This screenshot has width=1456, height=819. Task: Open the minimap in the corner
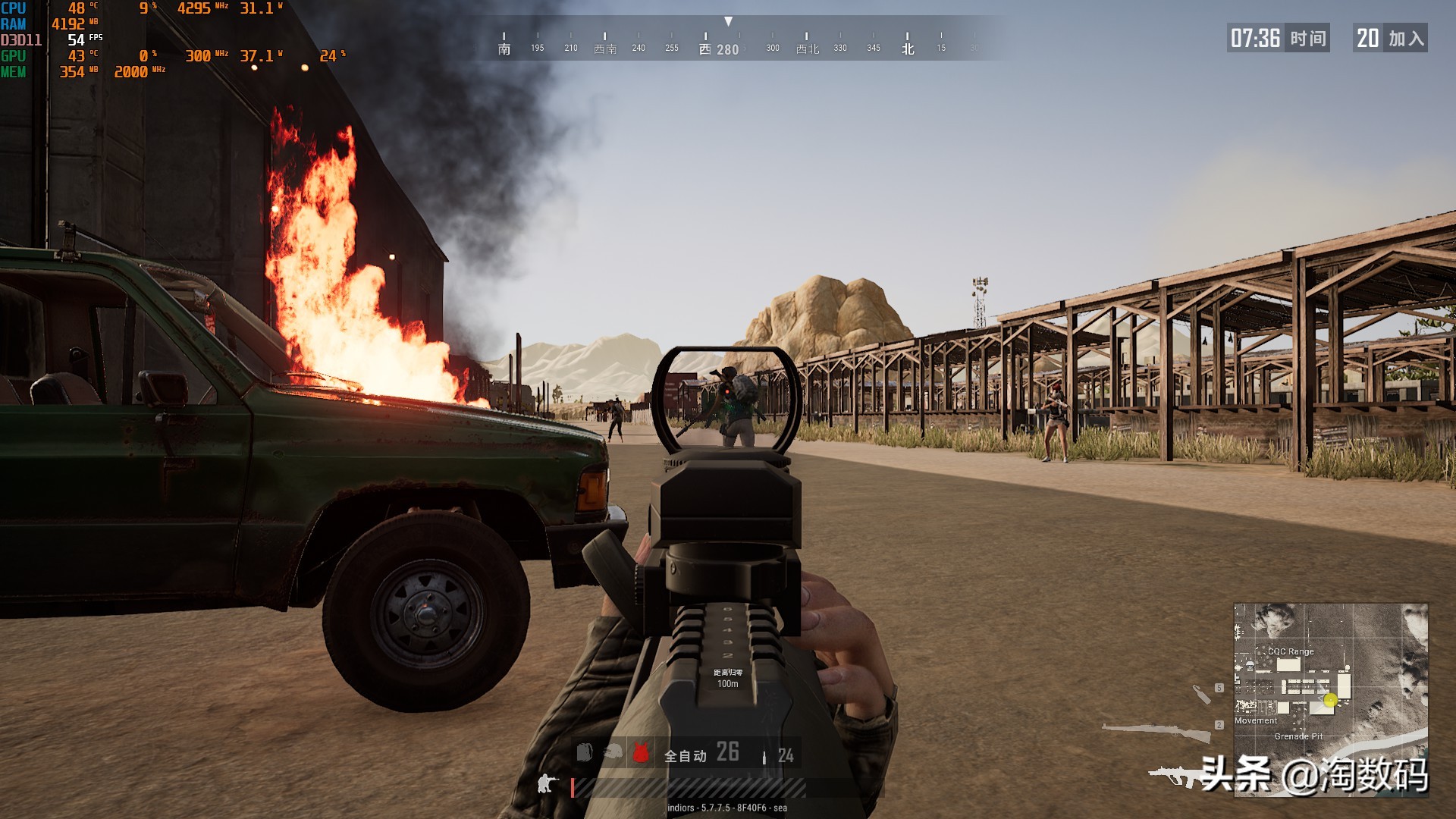click(1330, 698)
